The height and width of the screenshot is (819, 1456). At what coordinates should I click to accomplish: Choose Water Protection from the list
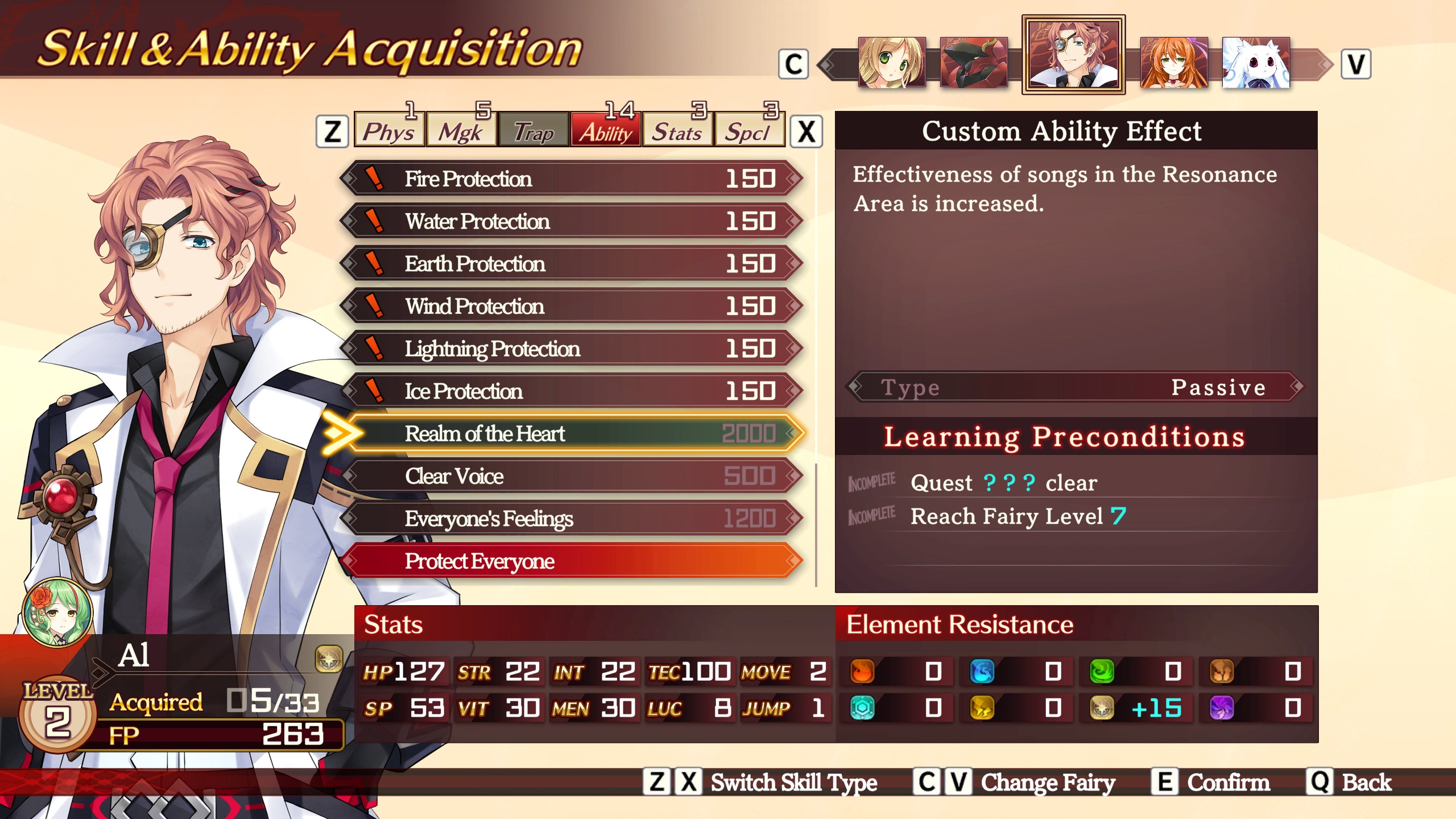(x=572, y=221)
